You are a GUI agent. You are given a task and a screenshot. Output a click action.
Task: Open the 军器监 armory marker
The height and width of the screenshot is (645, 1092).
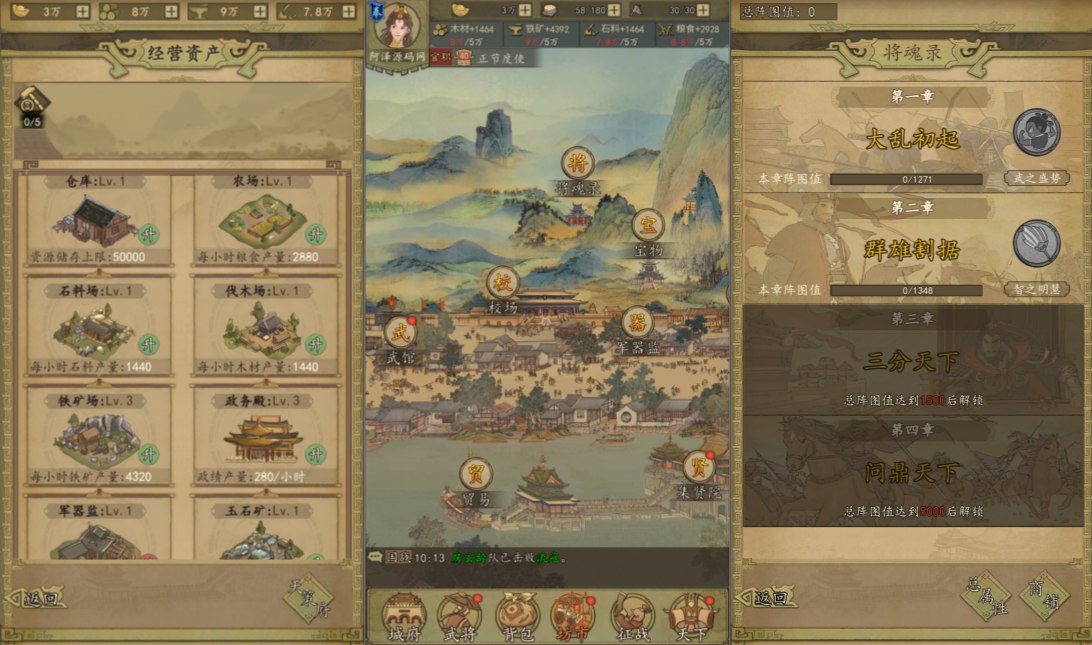point(638,323)
